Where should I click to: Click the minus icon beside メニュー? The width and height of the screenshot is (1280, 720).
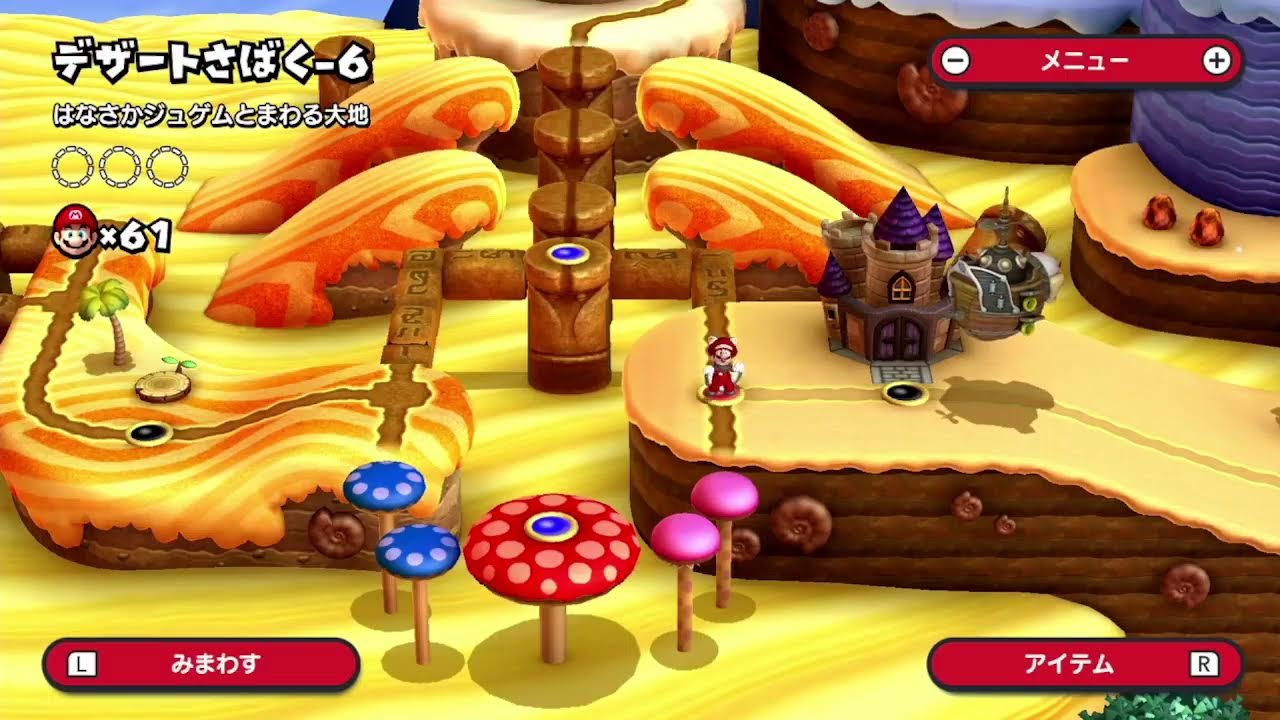957,60
